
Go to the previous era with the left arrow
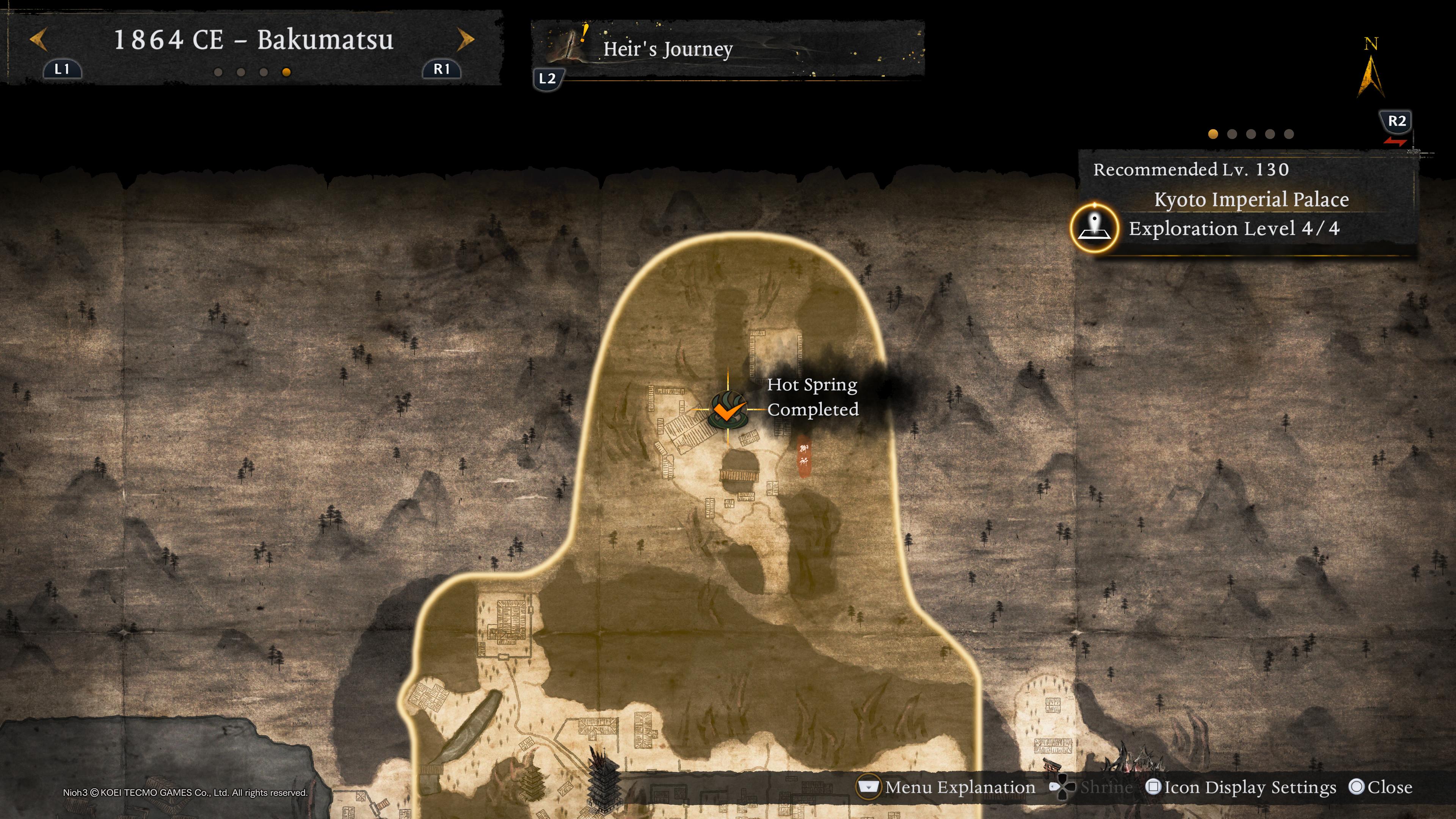[x=38, y=39]
